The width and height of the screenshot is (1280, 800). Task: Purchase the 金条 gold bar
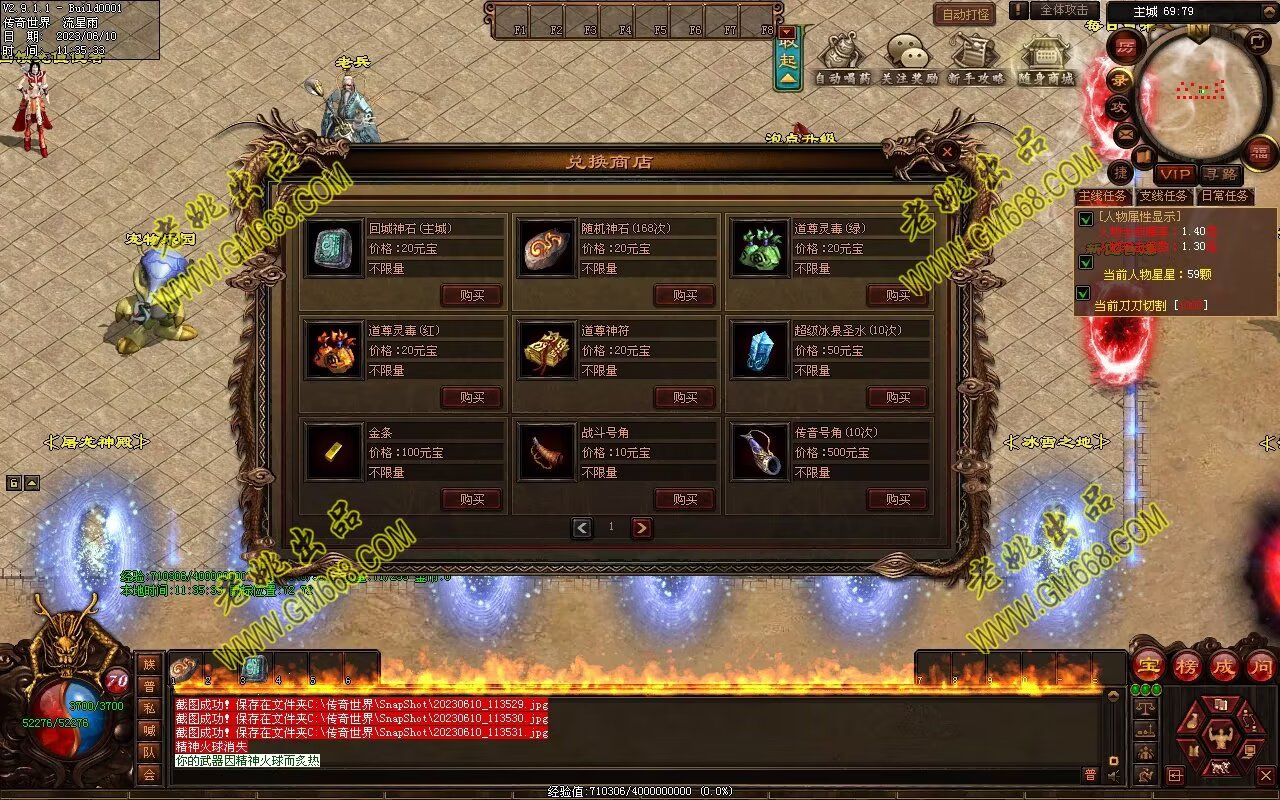click(471, 499)
